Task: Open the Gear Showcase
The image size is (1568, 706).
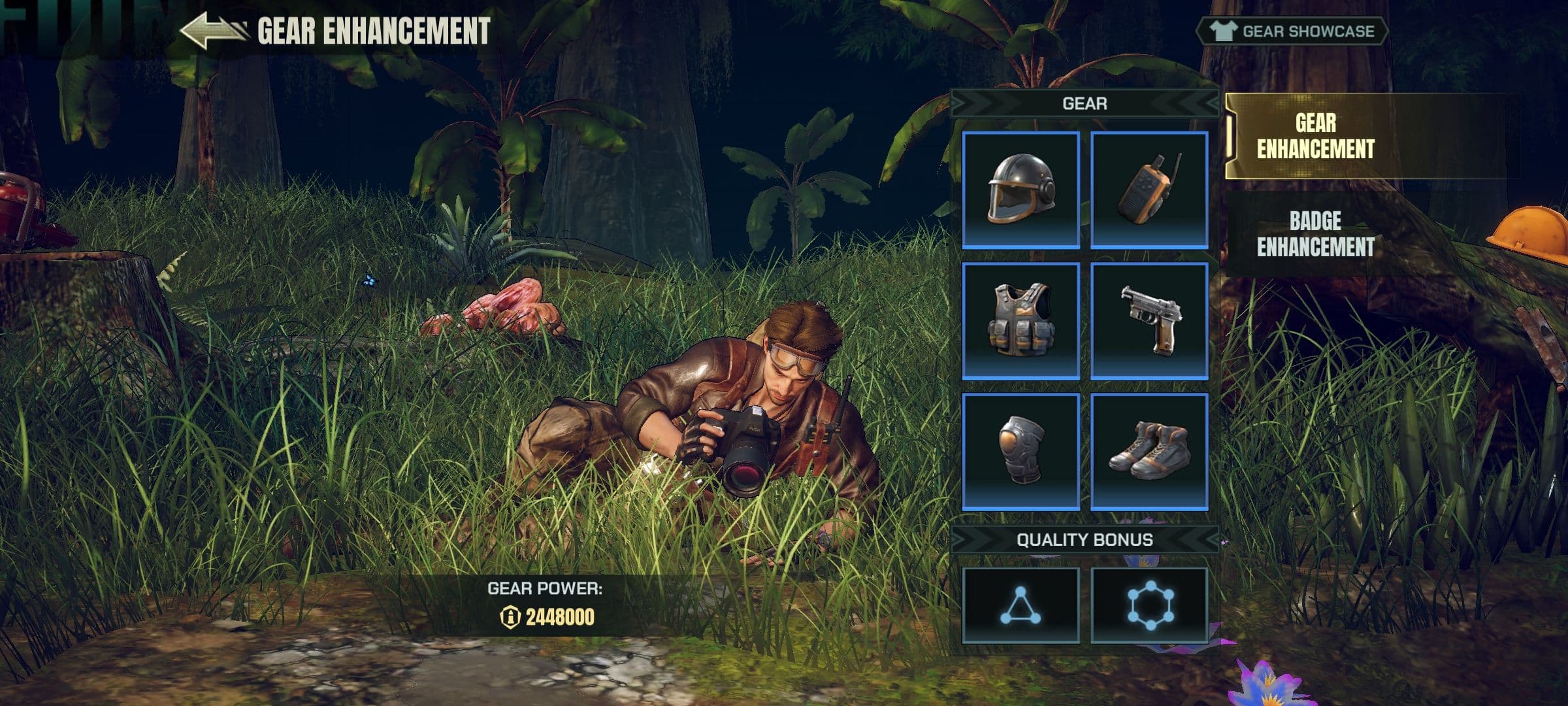Action: tap(1292, 31)
